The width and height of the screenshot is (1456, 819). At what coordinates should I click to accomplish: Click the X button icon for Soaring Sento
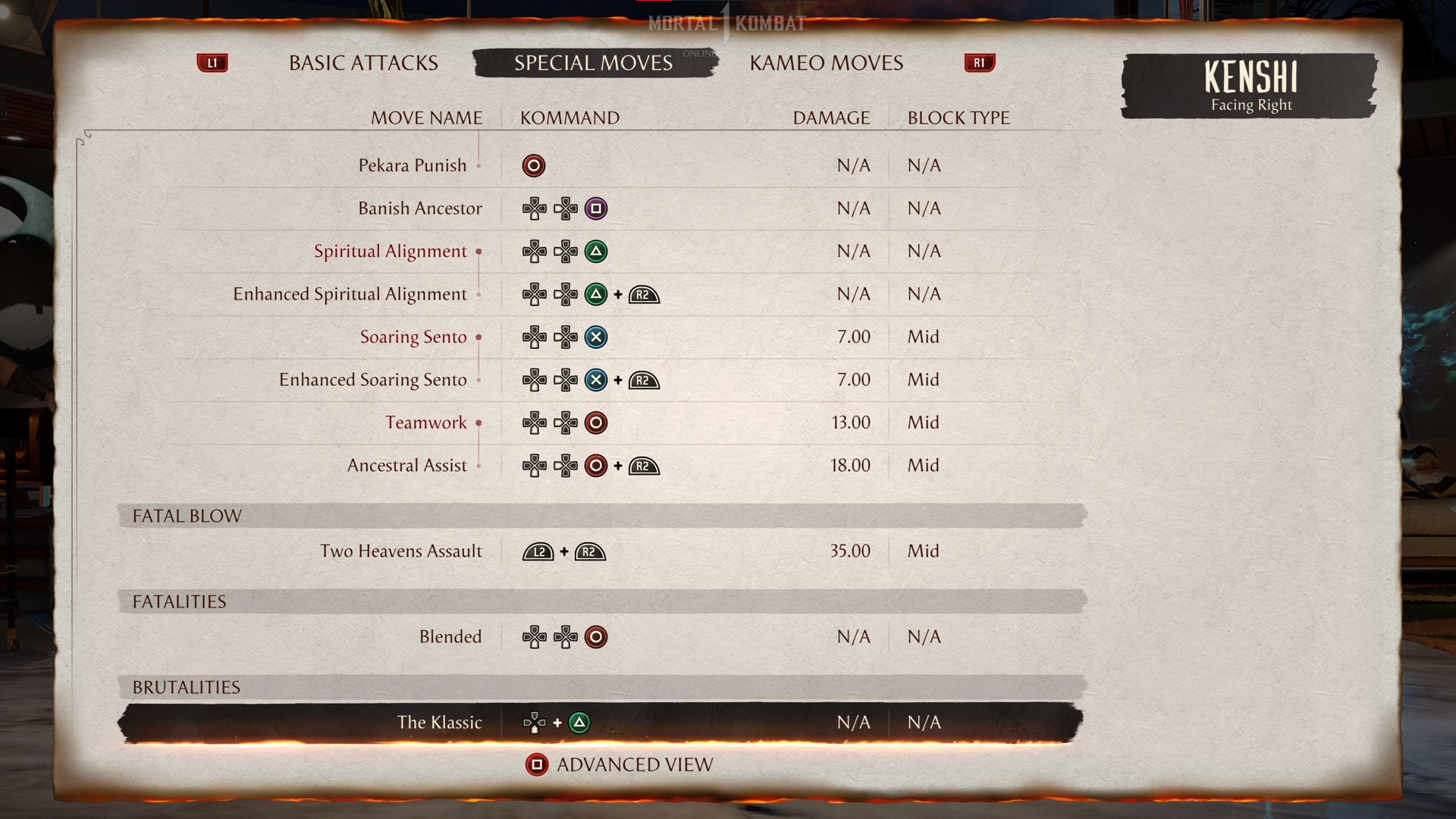595,337
